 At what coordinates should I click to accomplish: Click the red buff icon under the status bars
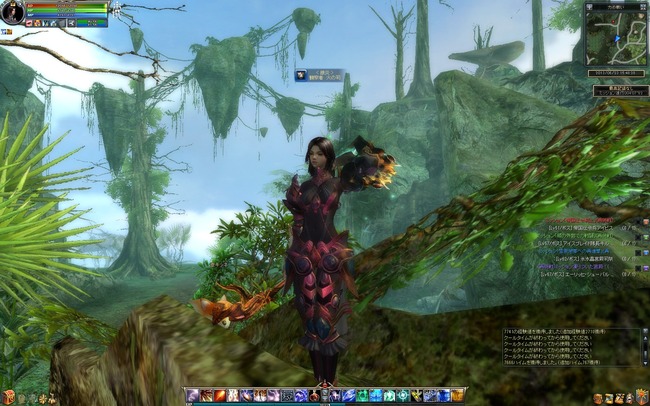[30, 22]
